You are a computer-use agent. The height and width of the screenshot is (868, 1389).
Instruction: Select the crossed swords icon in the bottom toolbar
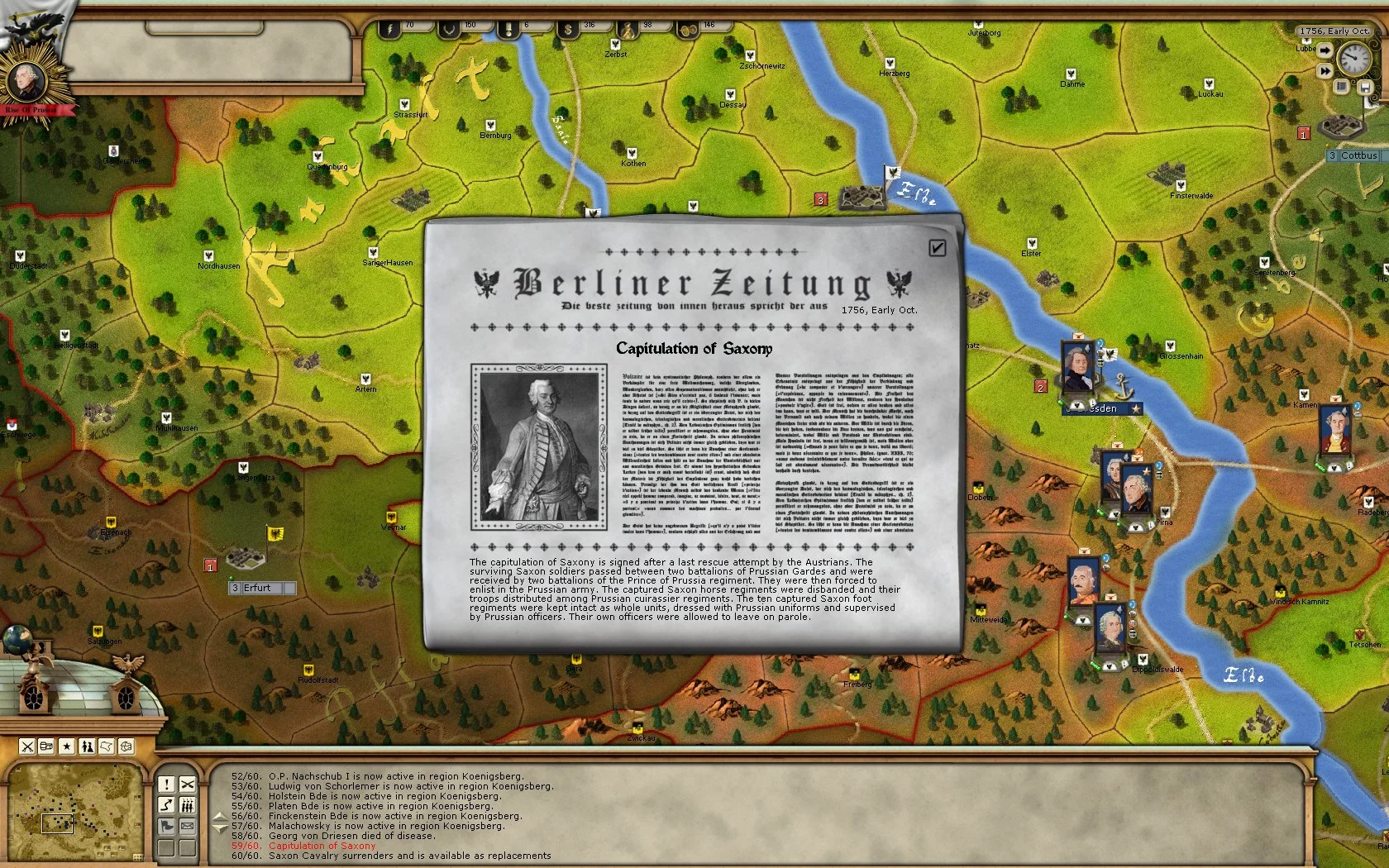coord(27,746)
